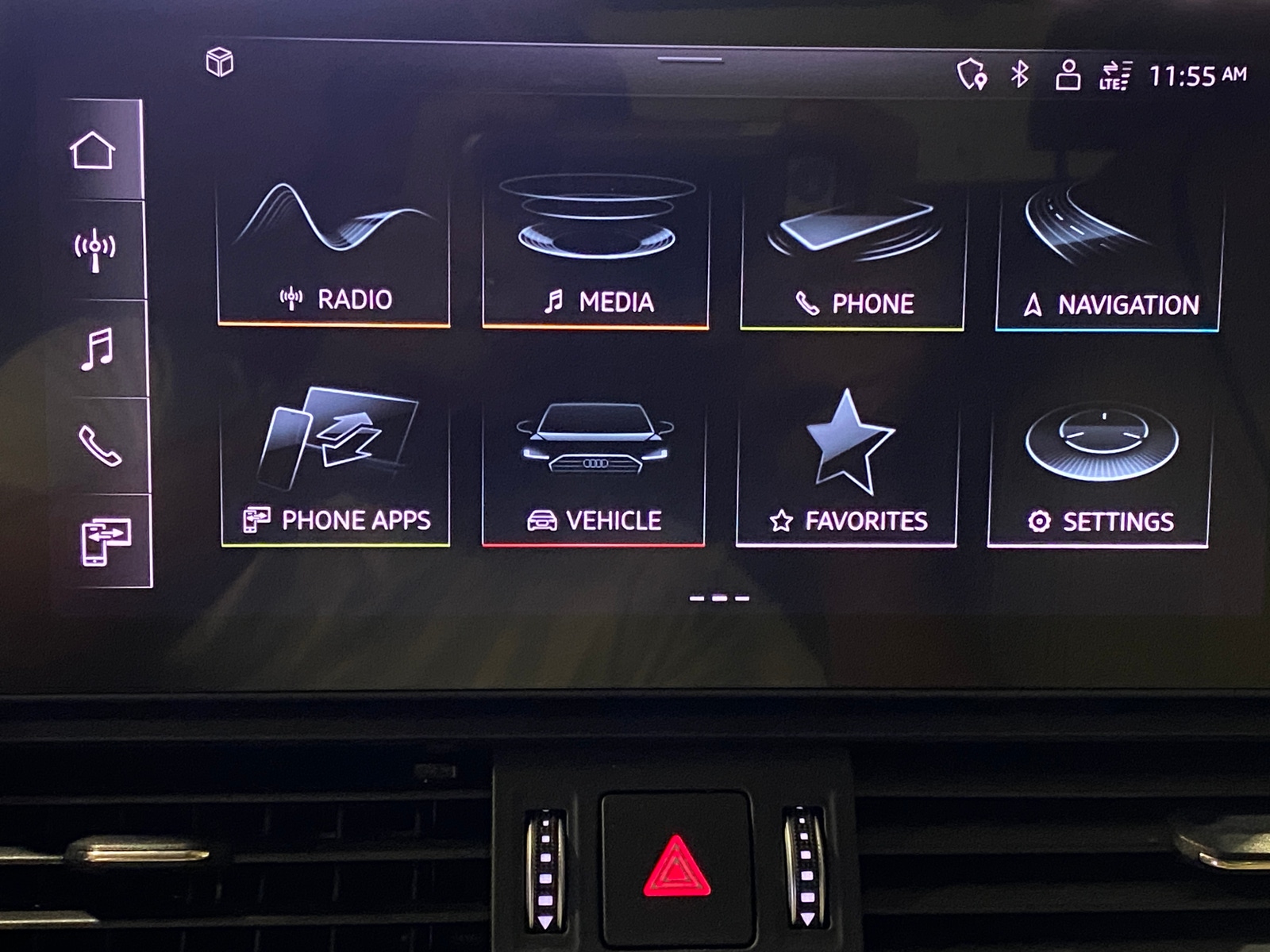Click the page indicator dashes
This screenshot has width=1270, height=952.
pyautogui.click(x=719, y=598)
